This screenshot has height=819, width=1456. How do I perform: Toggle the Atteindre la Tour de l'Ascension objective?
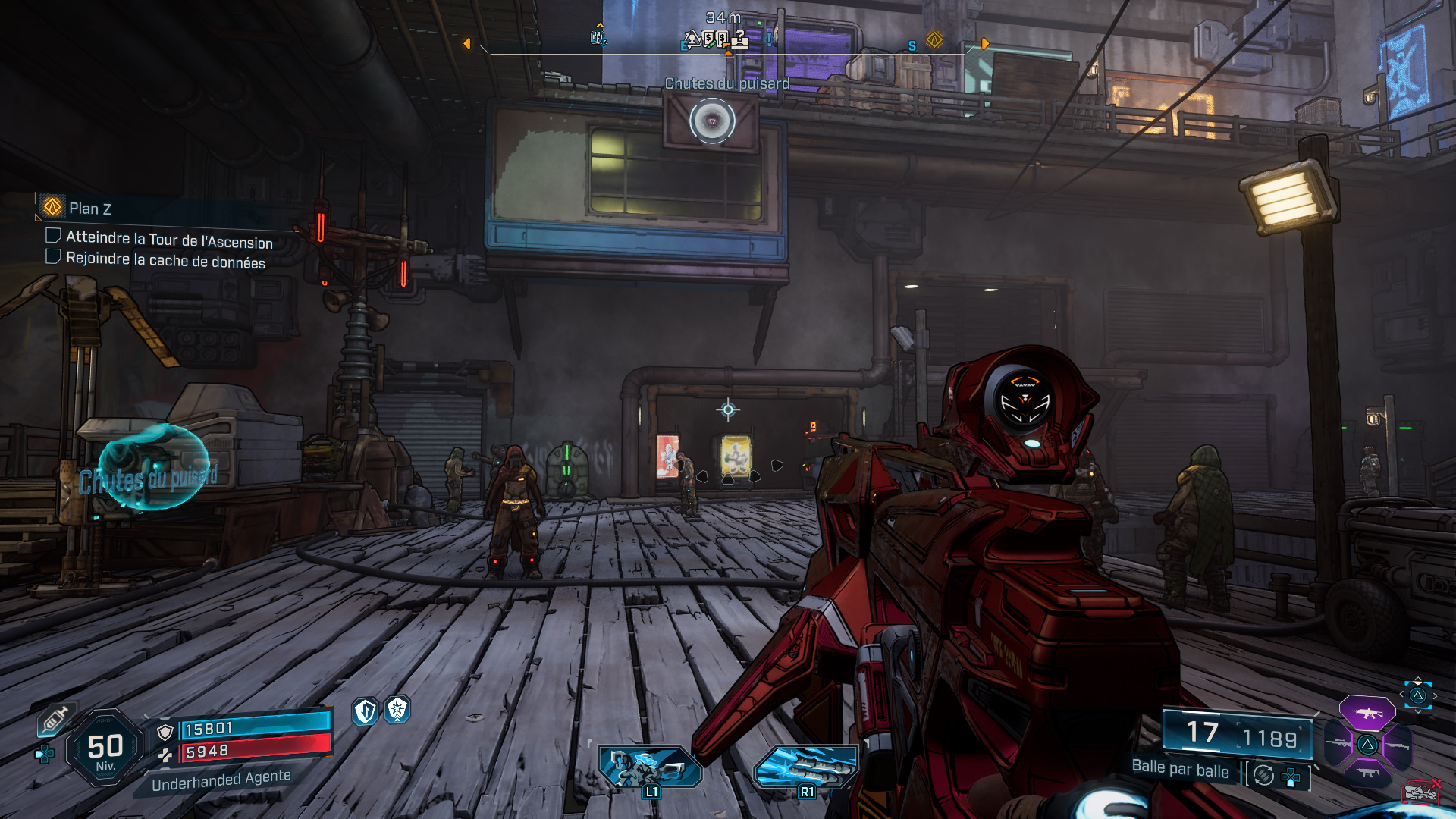(x=53, y=236)
